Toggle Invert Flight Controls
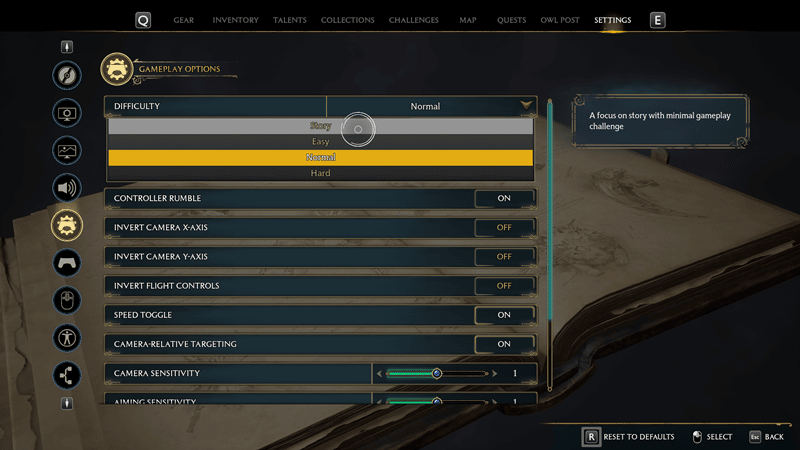Viewport: 800px width, 450px height. click(504, 286)
